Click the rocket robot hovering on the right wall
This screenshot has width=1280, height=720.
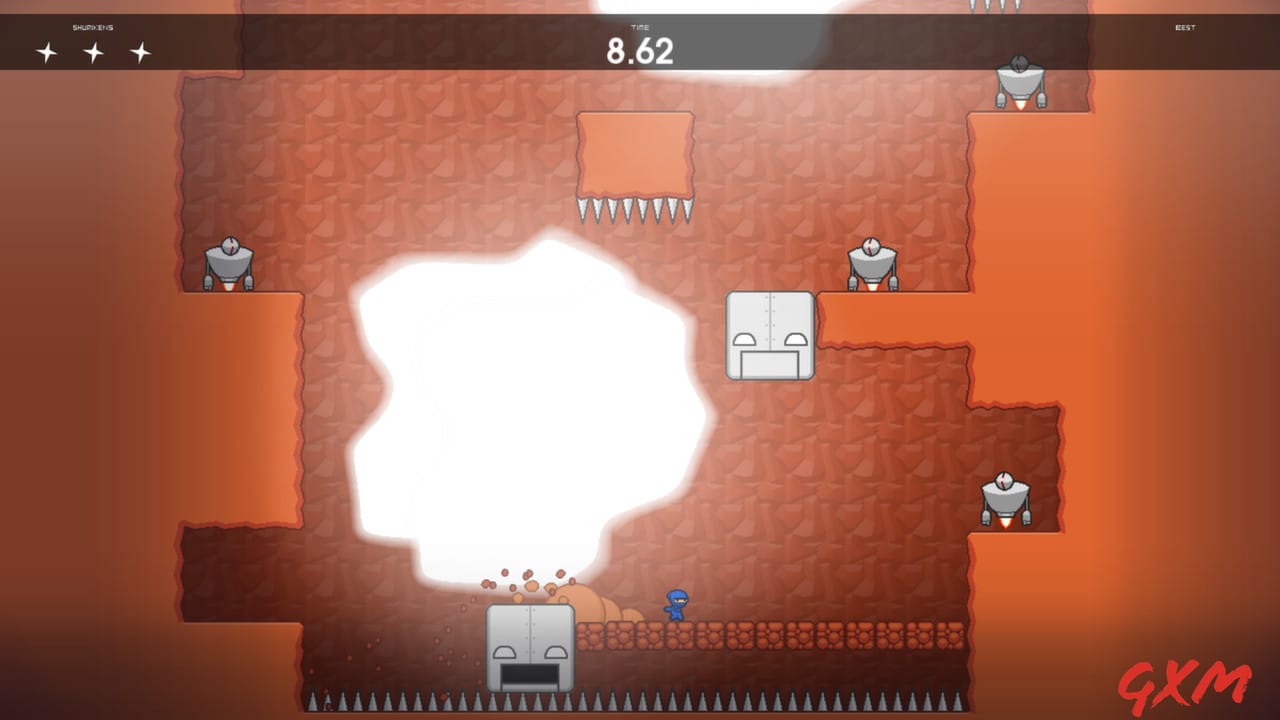tap(1004, 497)
